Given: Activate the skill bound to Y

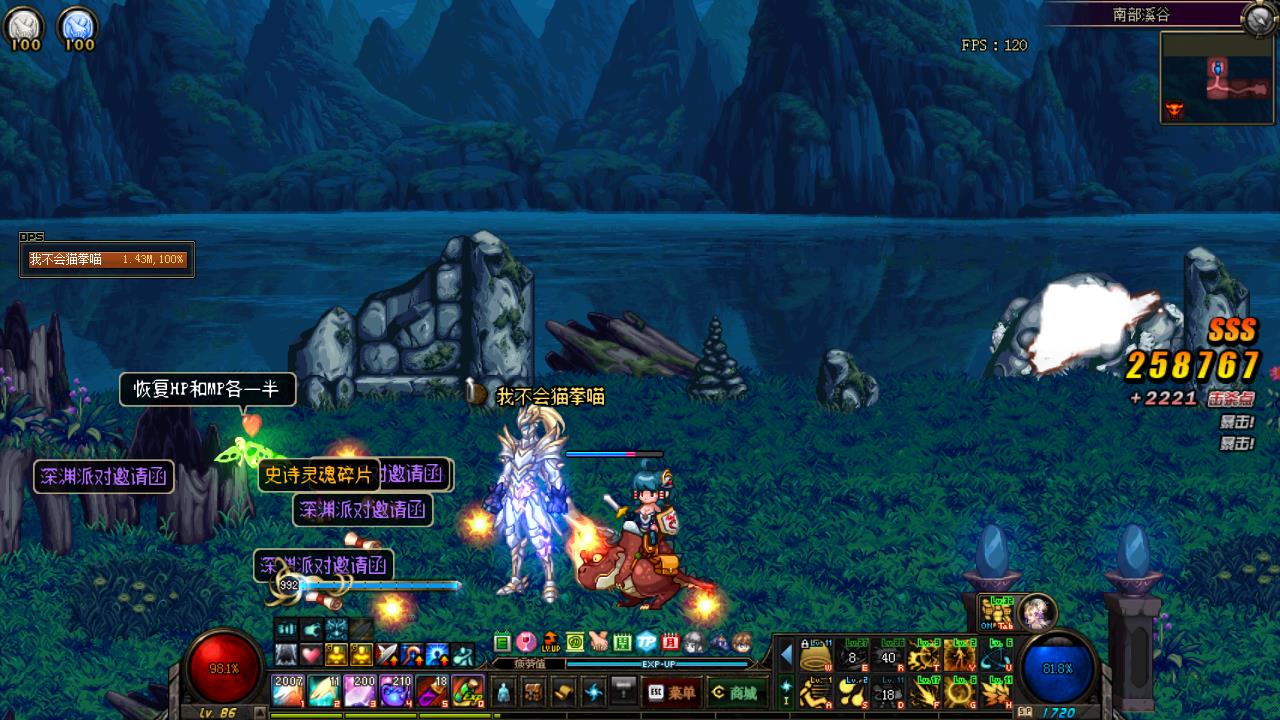Looking at the screenshot, I should click(x=960, y=656).
